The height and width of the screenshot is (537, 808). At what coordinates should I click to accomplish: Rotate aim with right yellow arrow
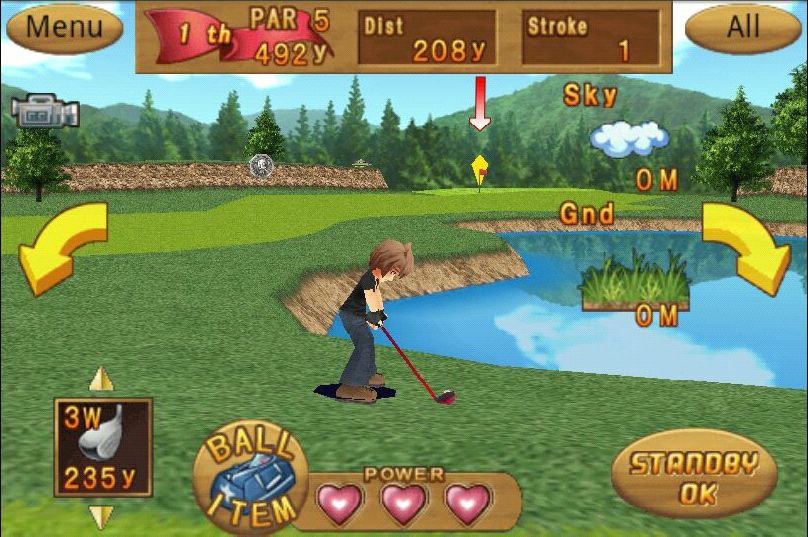click(x=747, y=244)
